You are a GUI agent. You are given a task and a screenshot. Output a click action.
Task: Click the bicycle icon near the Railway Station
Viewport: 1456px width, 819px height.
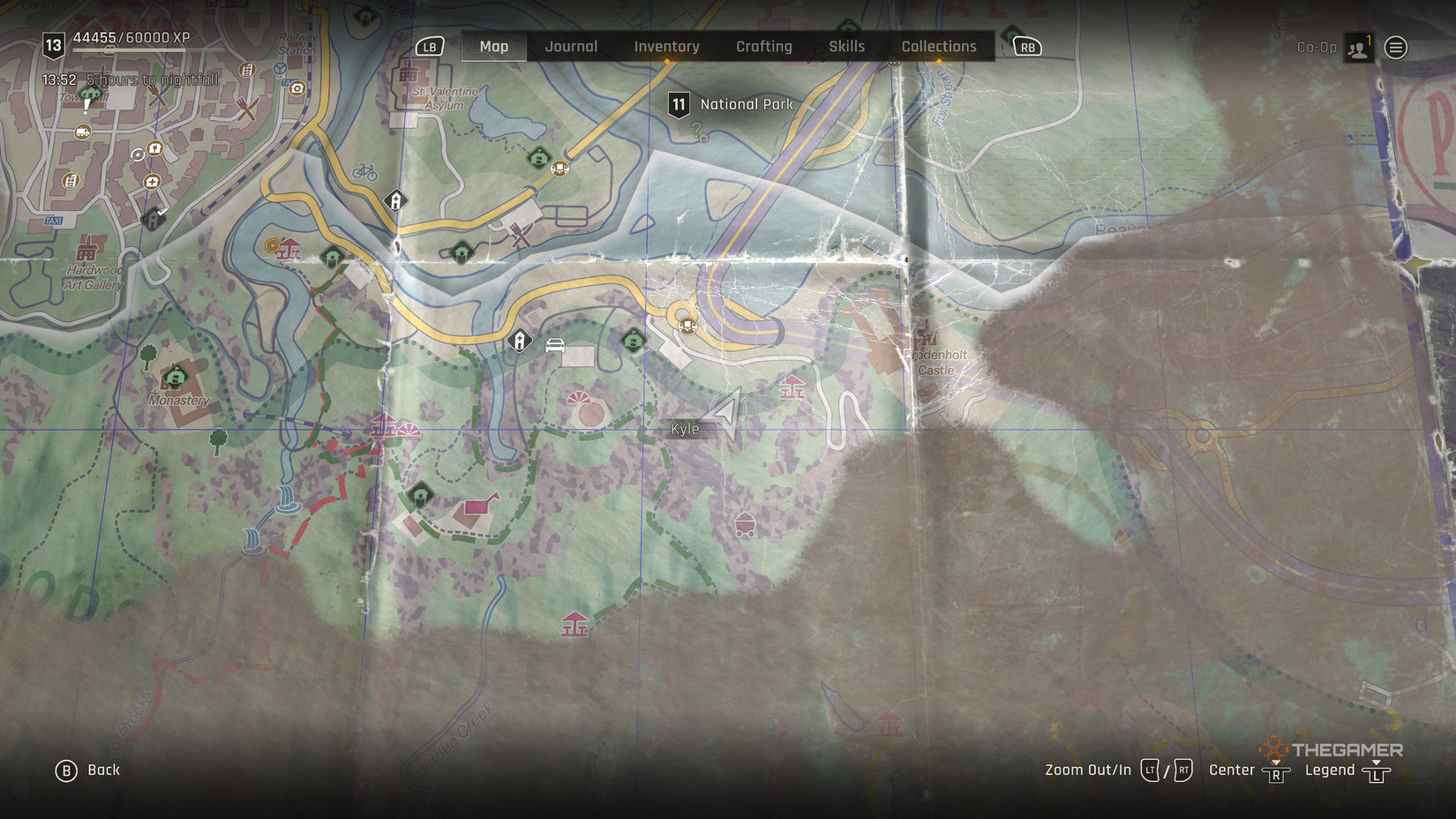364,172
